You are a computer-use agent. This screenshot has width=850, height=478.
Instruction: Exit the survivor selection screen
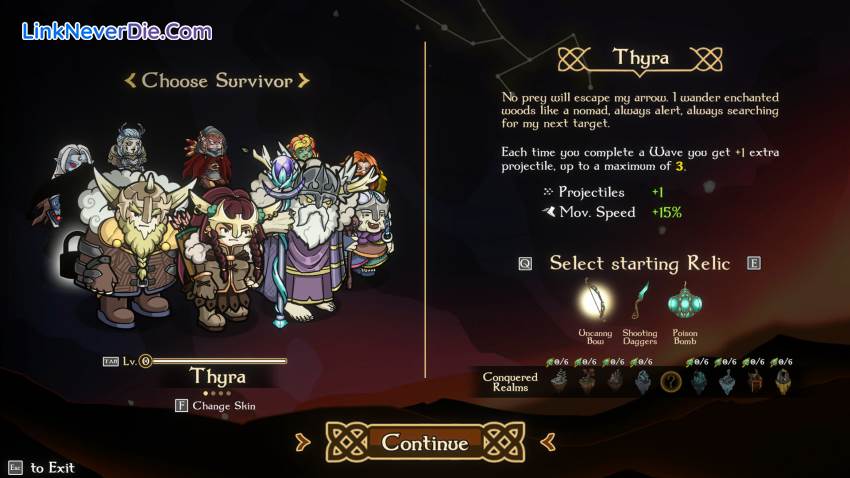coord(16,467)
